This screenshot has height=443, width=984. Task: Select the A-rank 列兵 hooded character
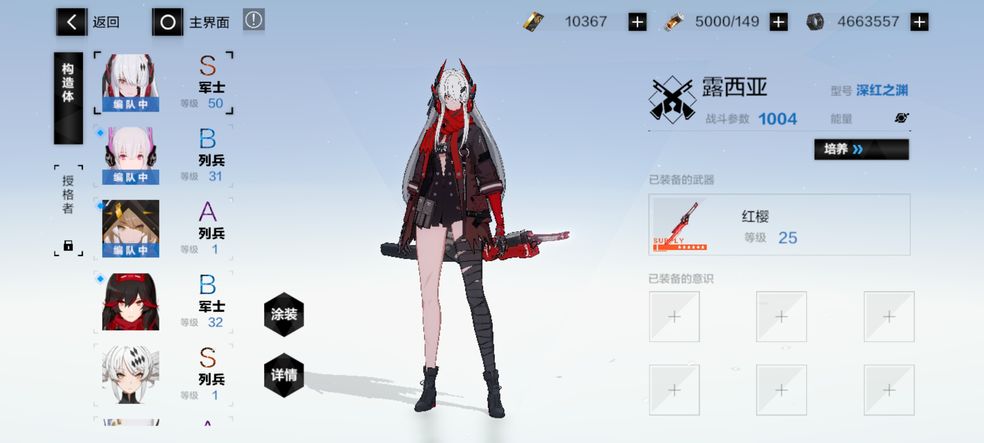(165, 228)
